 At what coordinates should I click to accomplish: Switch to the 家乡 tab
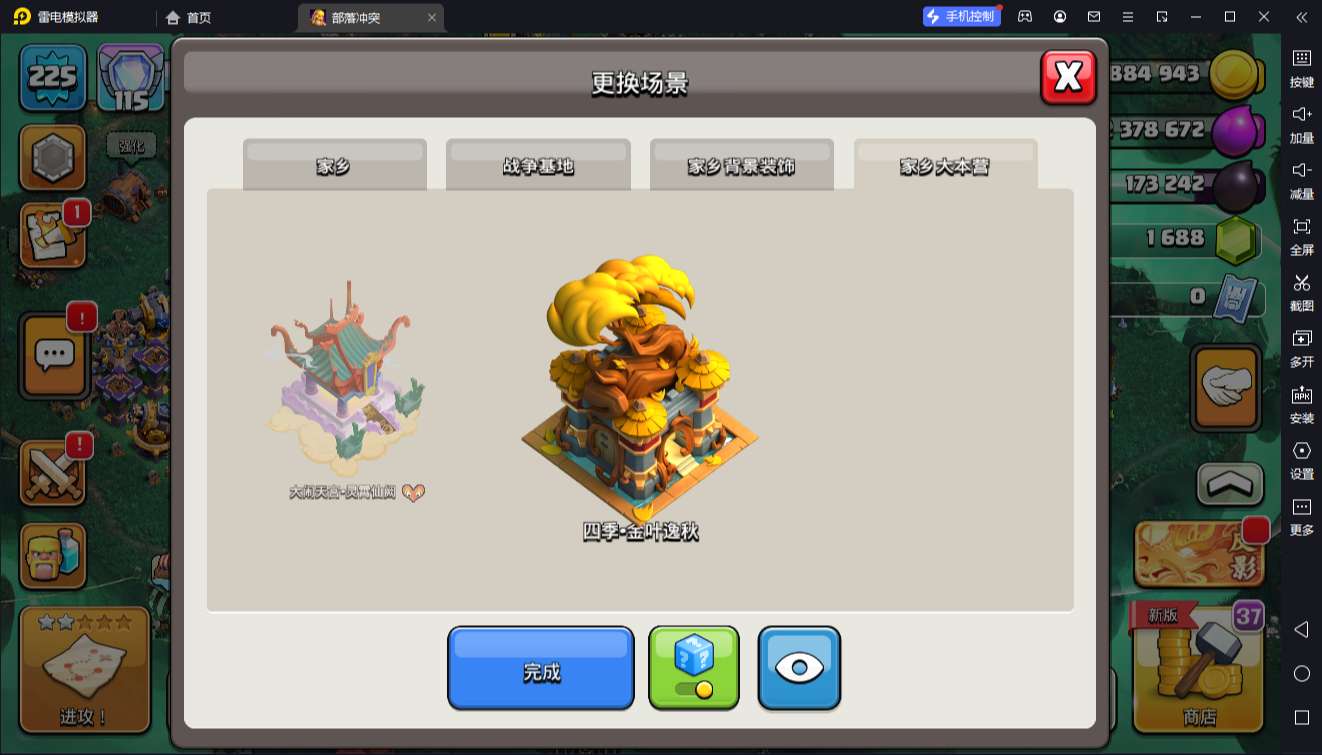pyautogui.click(x=334, y=165)
